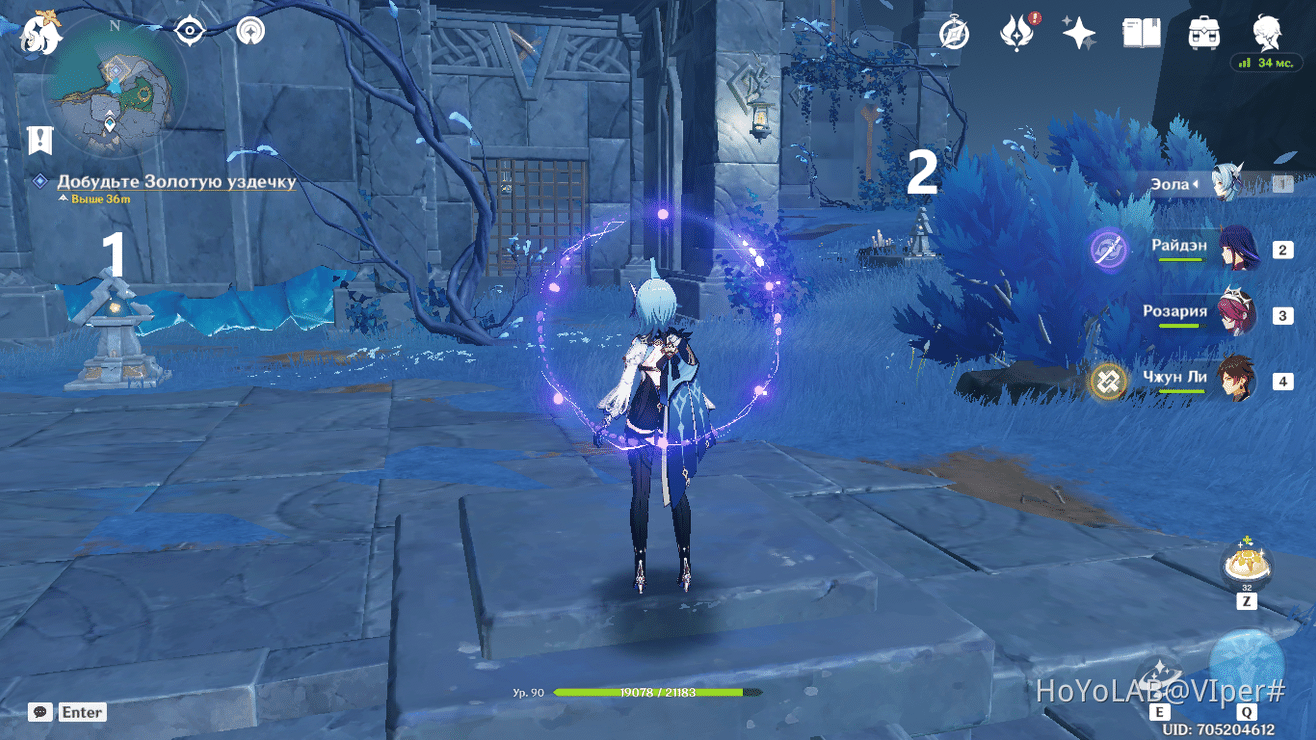Activate Эола's elemental burst icon
The height and width of the screenshot is (740, 1316).
[x=1246, y=665]
